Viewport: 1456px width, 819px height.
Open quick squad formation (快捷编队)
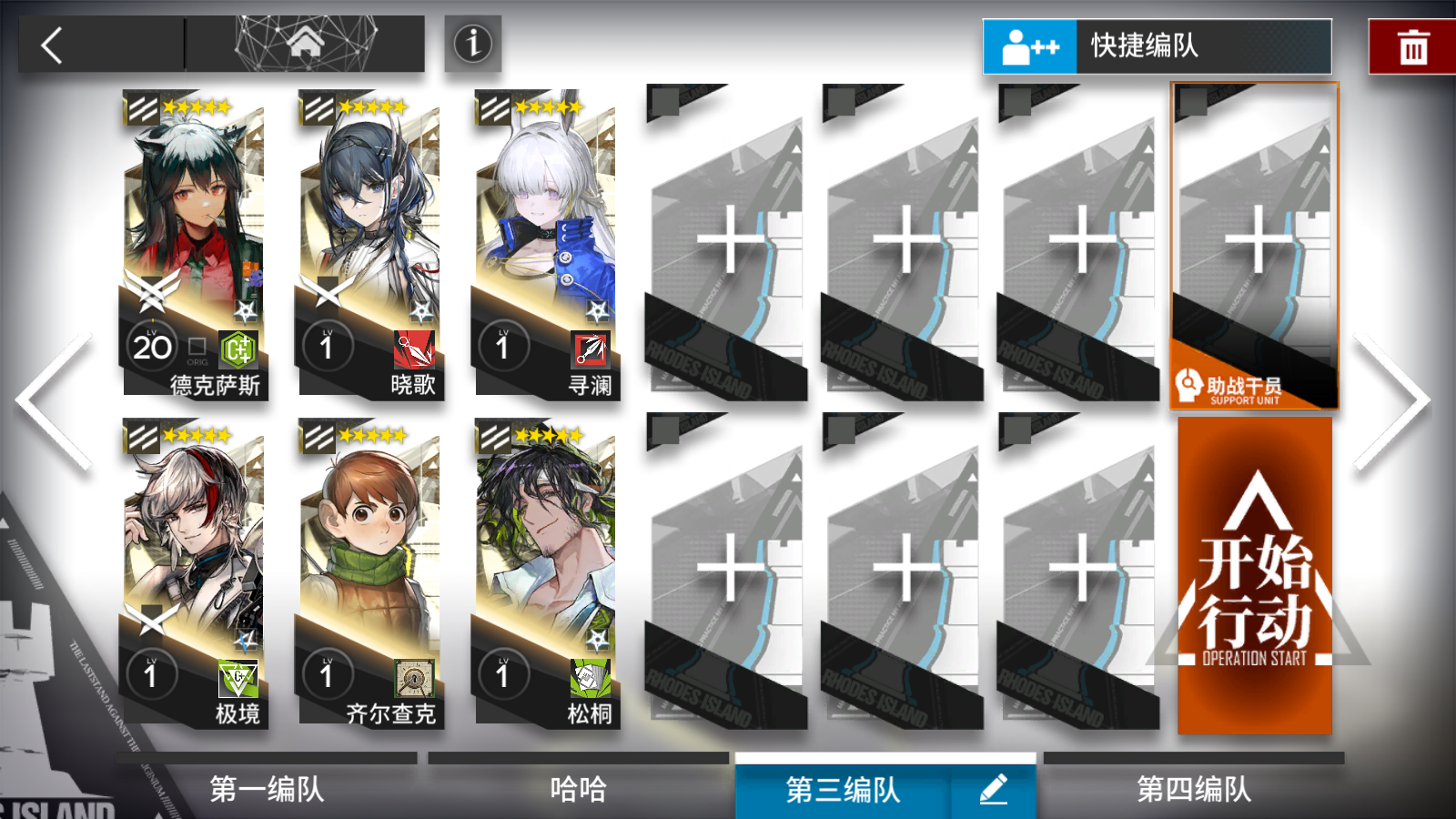click(1156, 45)
